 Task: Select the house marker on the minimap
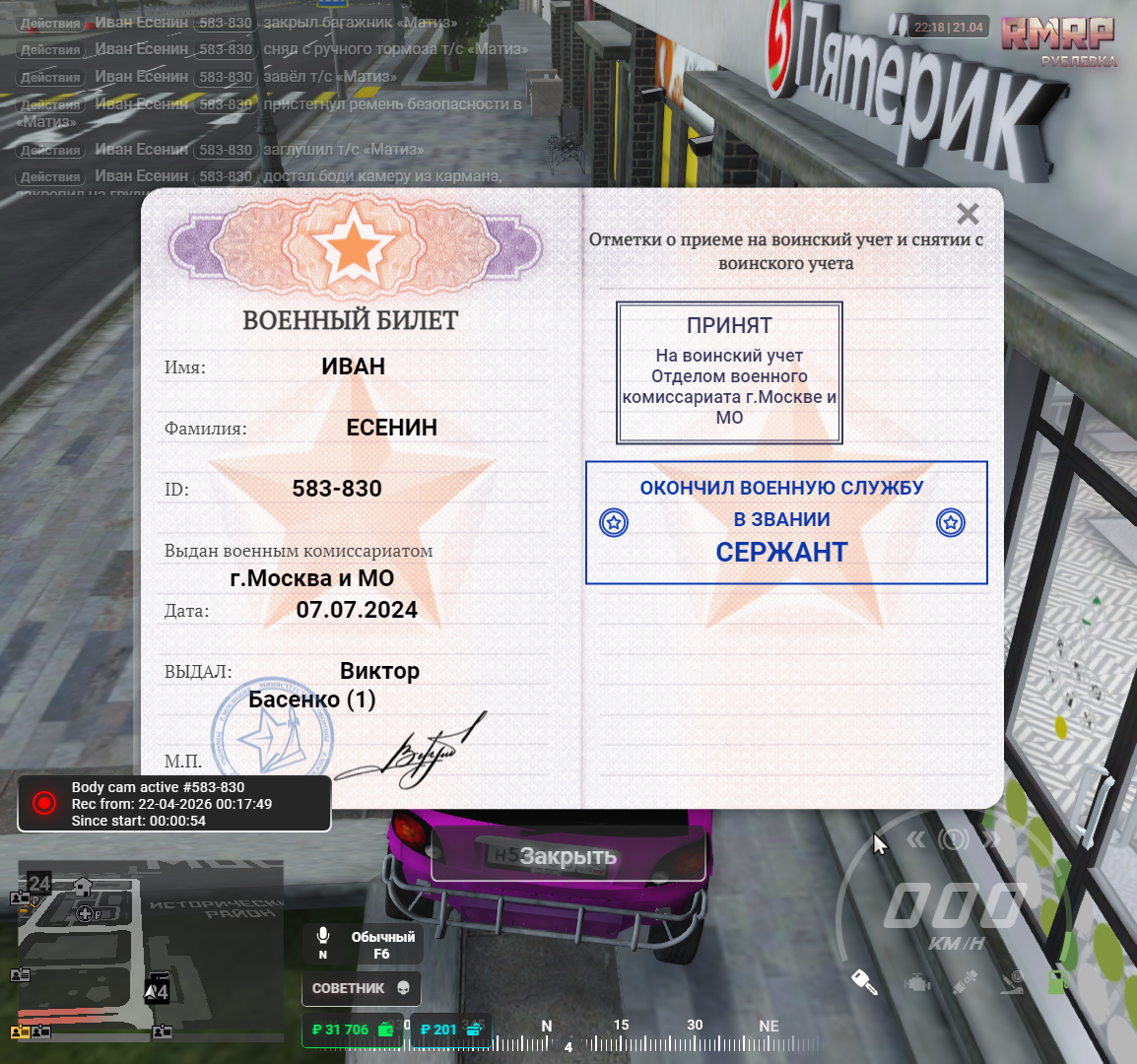pyautogui.click(x=83, y=887)
